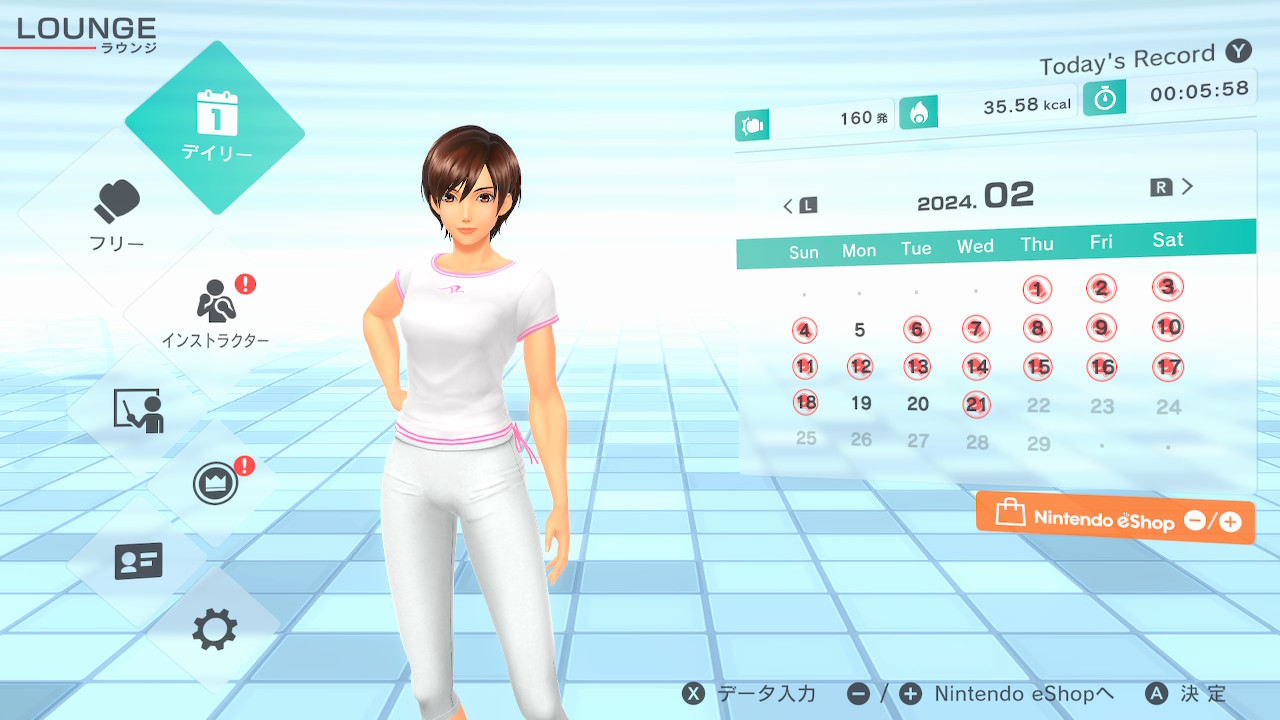Select February 14 on the calendar
Viewport: 1280px width, 720px height.
click(x=976, y=367)
